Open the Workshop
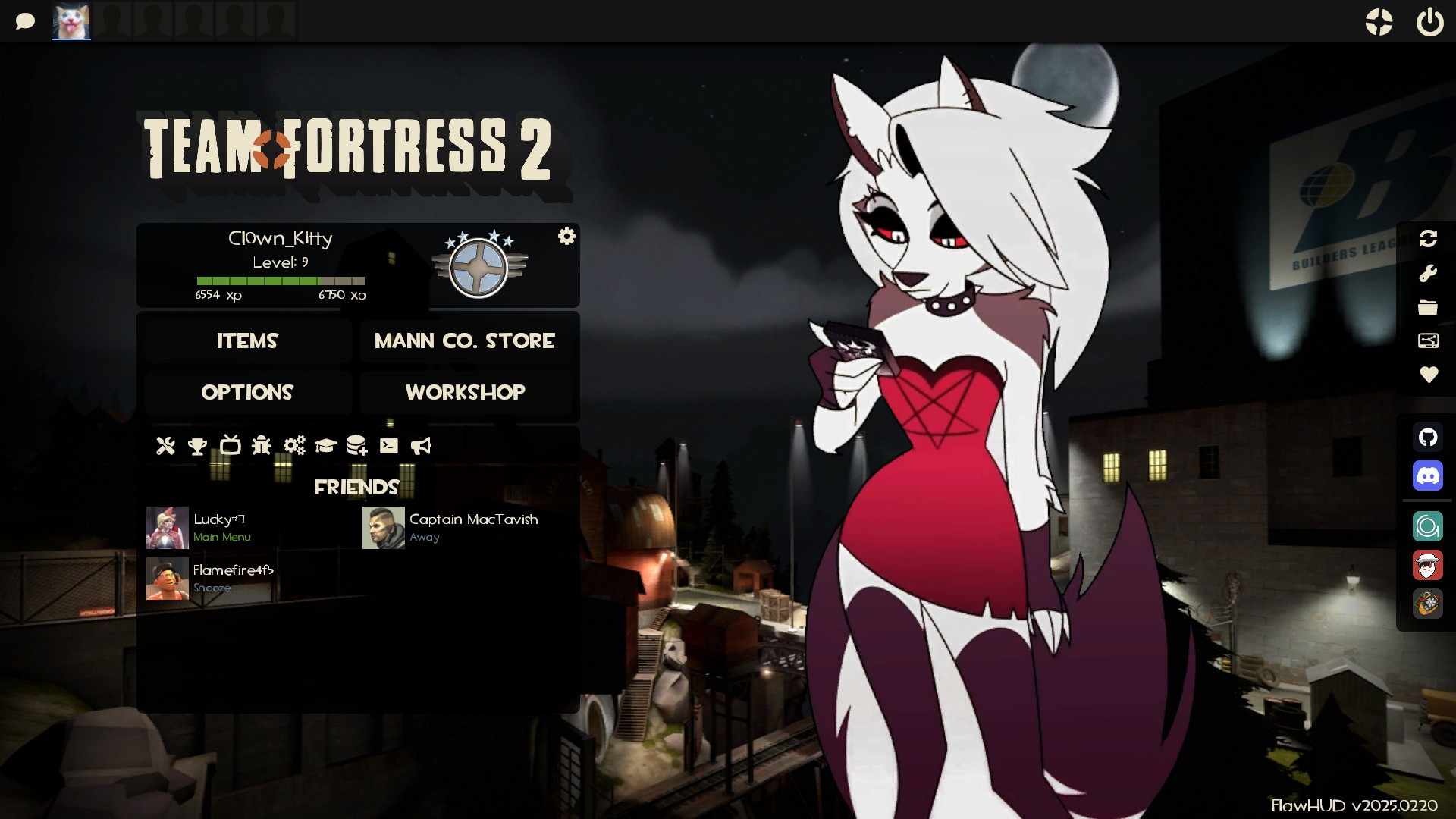 465,393
